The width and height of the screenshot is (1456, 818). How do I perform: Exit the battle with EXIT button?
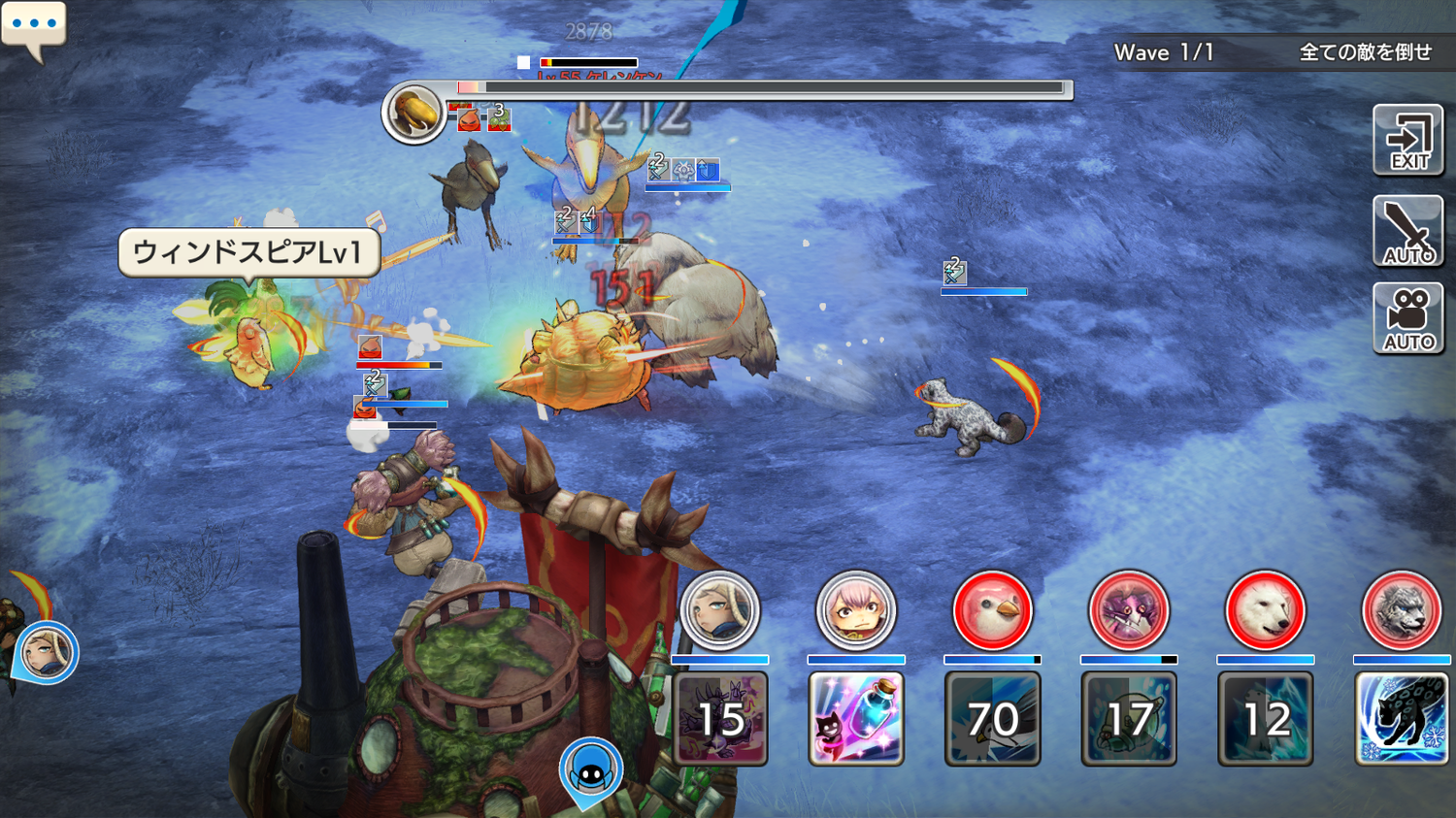coord(1407,141)
